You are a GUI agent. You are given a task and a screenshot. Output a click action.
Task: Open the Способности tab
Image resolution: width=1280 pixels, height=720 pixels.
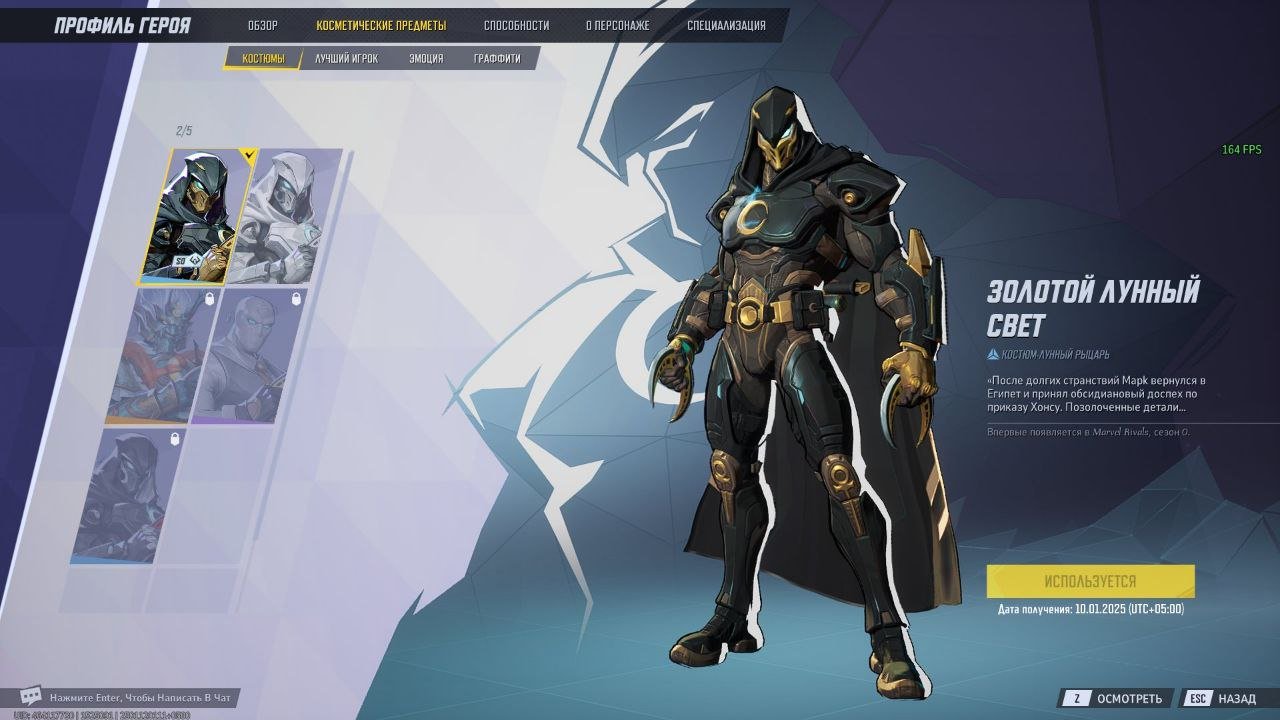click(x=516, y=26)
